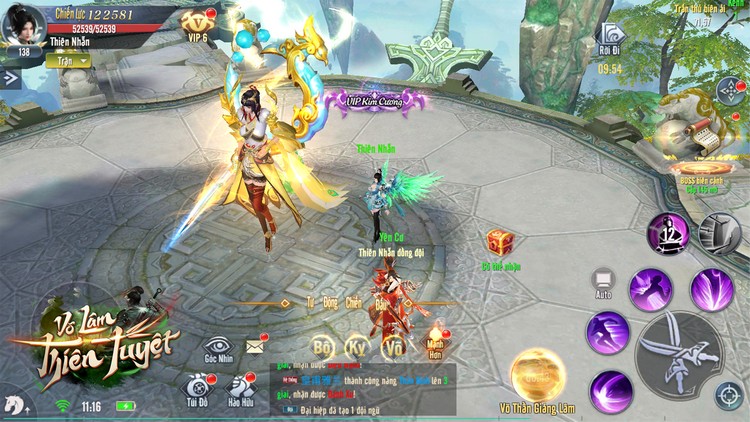The height and width of the screenshot is (422, 750).
Task: Tap the horse mount icon
Action: (15, 404)
